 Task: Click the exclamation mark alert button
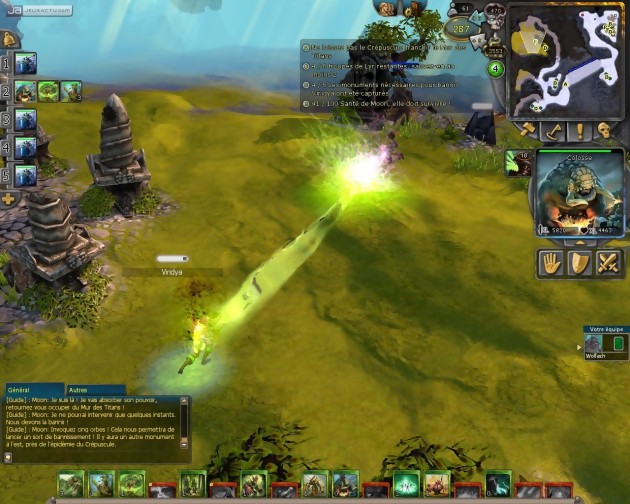tap(578, 131)
